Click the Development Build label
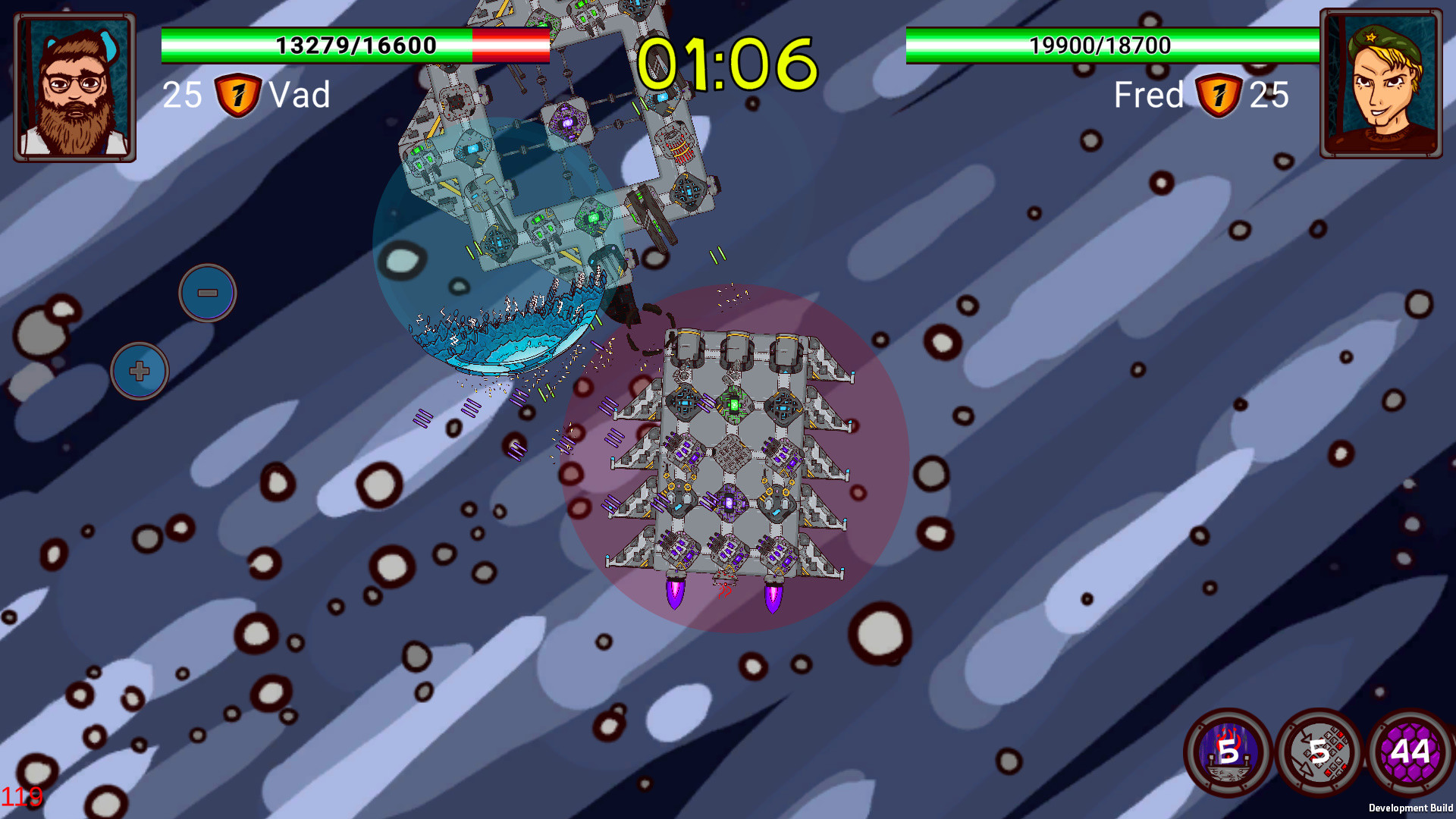Viewport: 1456px width, 819px height. (x=1409, y=808)
